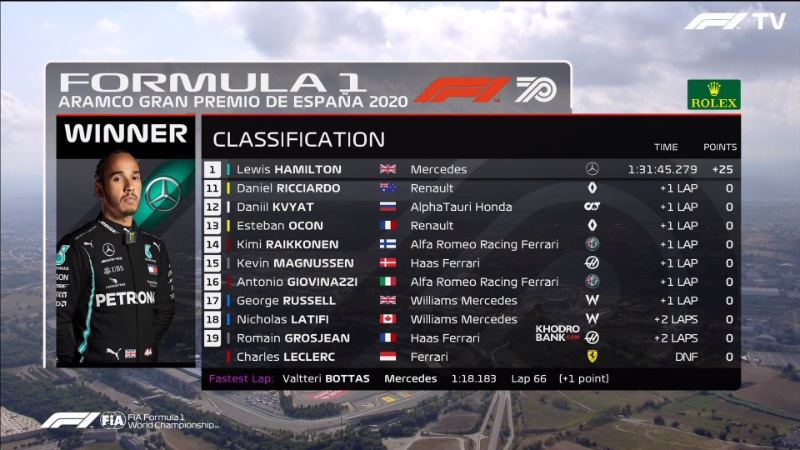This screenshot has height=450, width=800.
Task: Select Charles Leclerc's DNF row
Action: (x=470, y=357)
